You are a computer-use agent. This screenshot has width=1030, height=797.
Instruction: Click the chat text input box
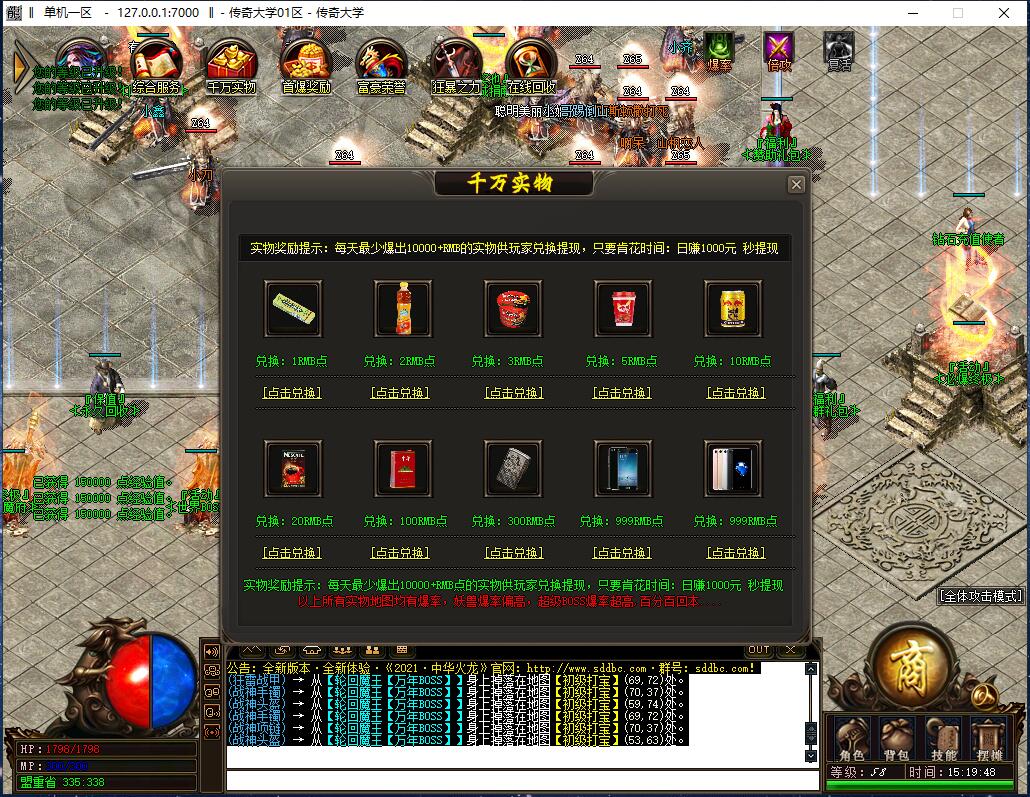tap(510, 780)
